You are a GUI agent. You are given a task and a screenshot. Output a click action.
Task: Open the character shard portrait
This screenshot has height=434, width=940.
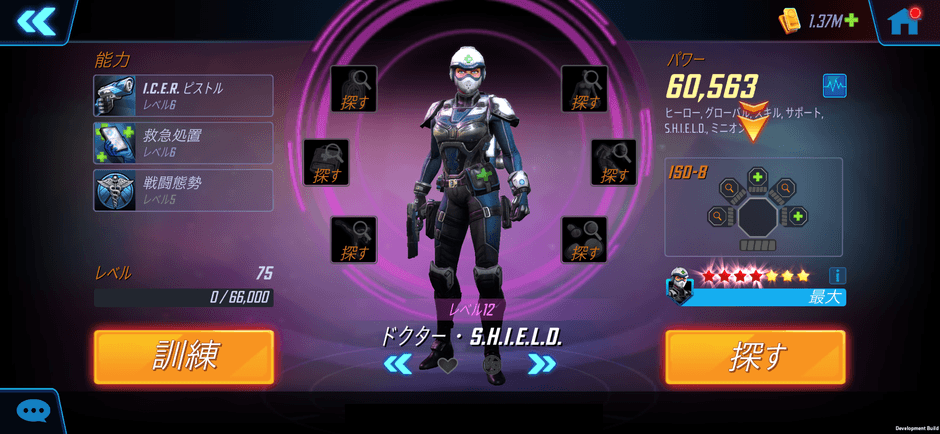click(680, 286)
